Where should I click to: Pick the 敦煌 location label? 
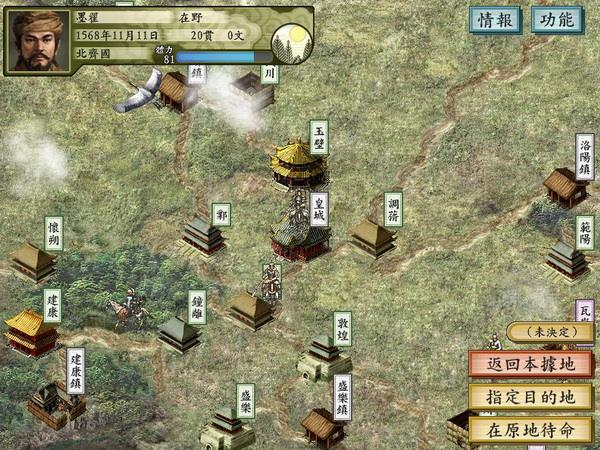[342, 328]
